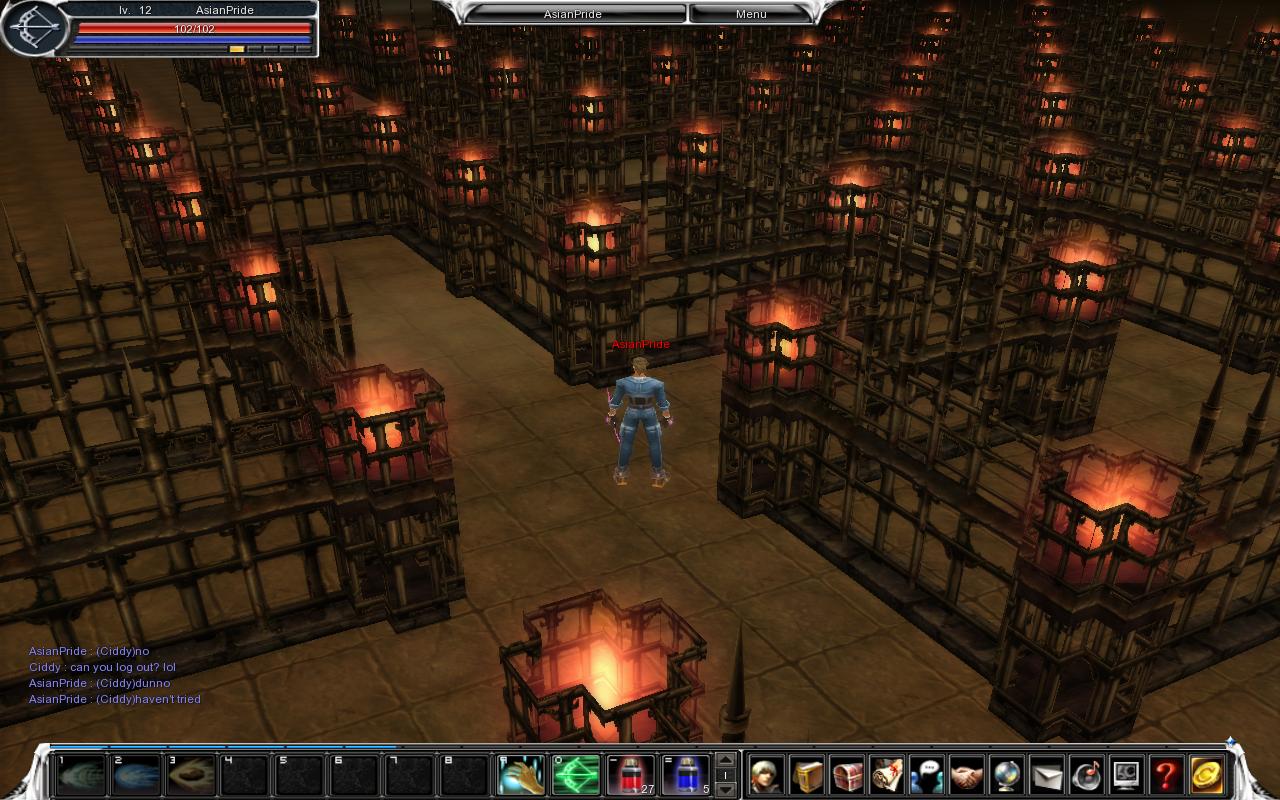
Task: Click the AsianPride name button beside Menu
Action: [575, 14]
